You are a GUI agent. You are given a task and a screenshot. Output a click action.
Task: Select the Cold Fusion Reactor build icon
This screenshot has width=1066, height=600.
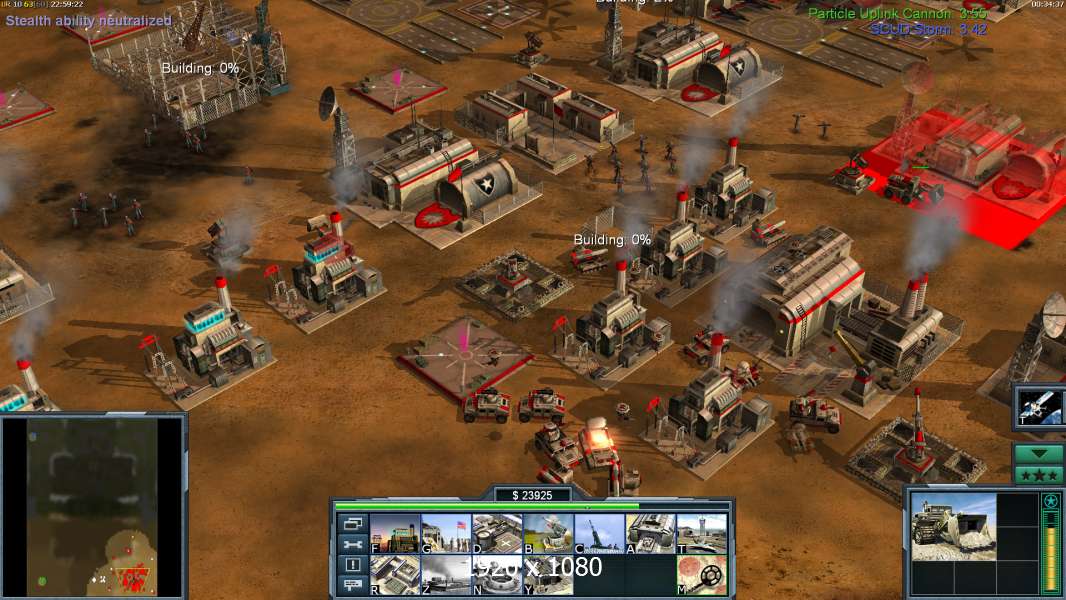coord(395,533)
